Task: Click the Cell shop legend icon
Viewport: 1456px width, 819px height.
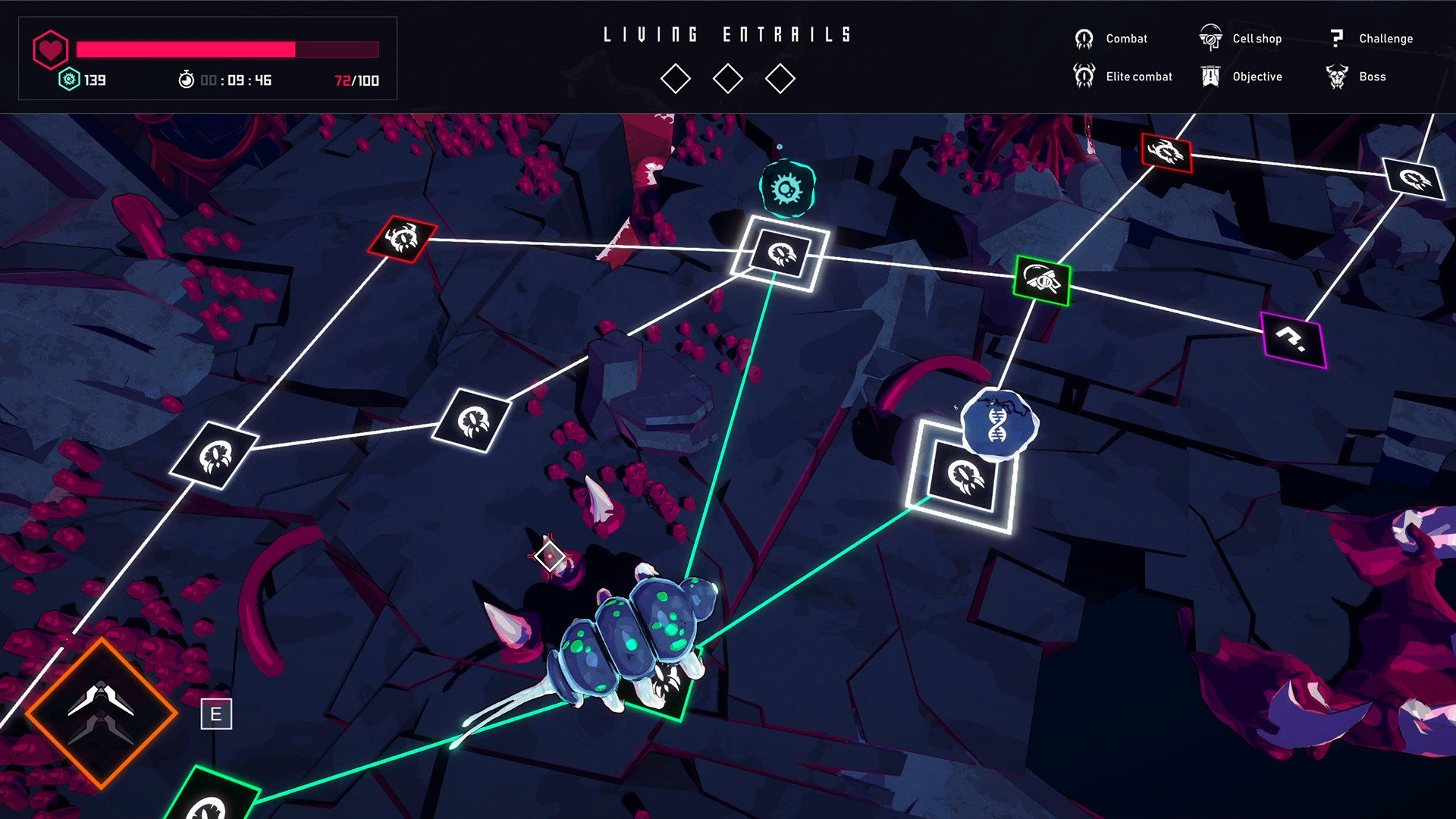Action: point(1210,36)
